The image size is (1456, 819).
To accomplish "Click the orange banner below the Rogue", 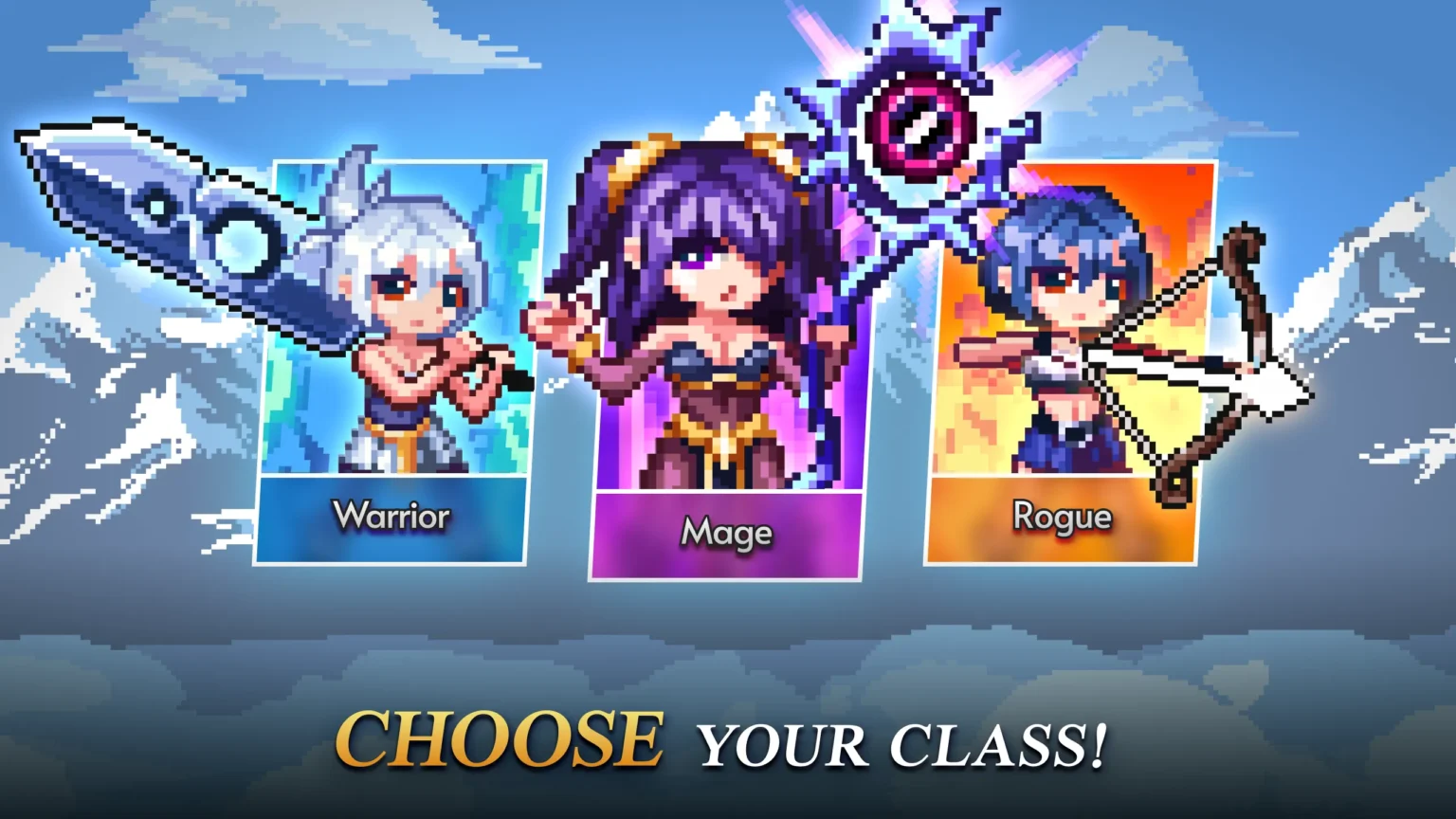I will click(1064, 521).
